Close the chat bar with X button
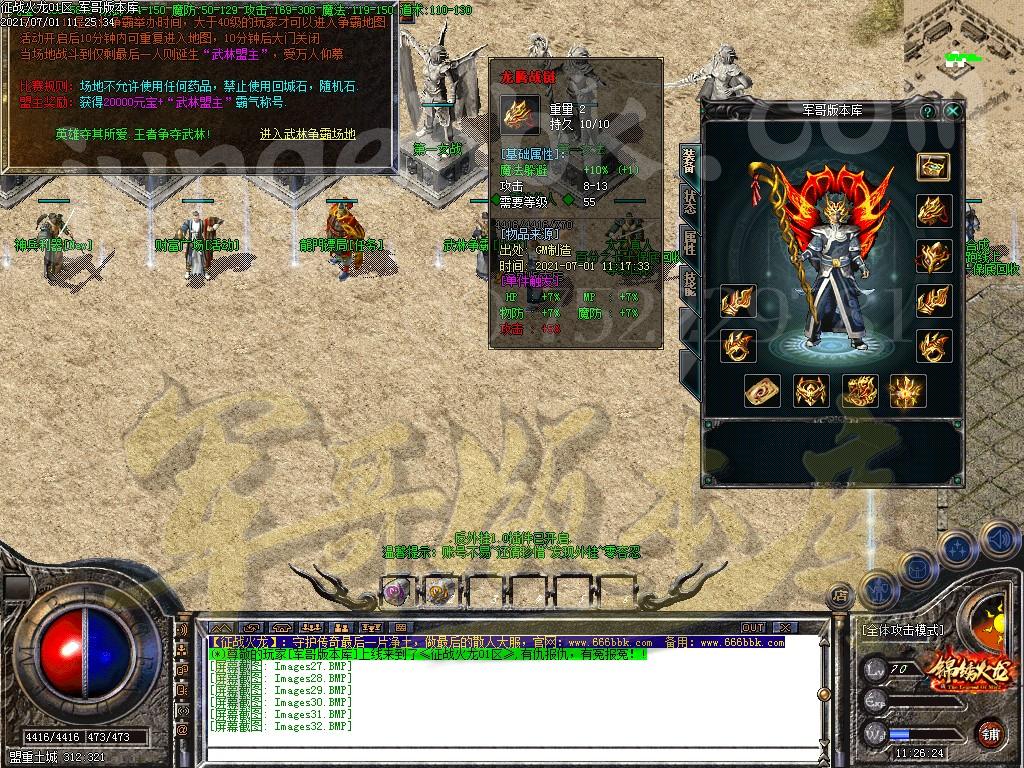Viewport: 1024px width, 768px height. (x=785, y=627)
